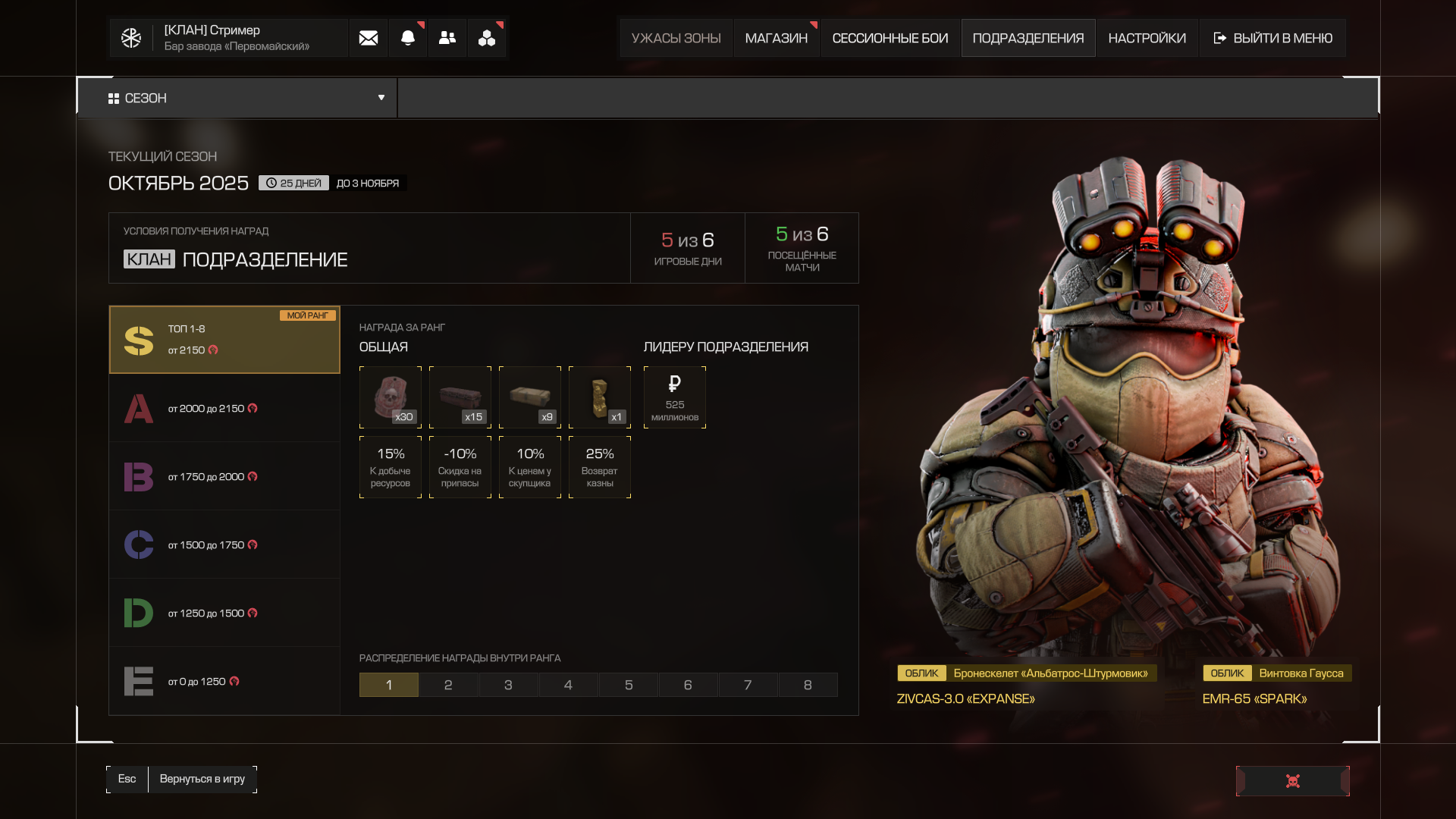Open the friends list icon
1456x819 pixels.
tap(447, 38)
